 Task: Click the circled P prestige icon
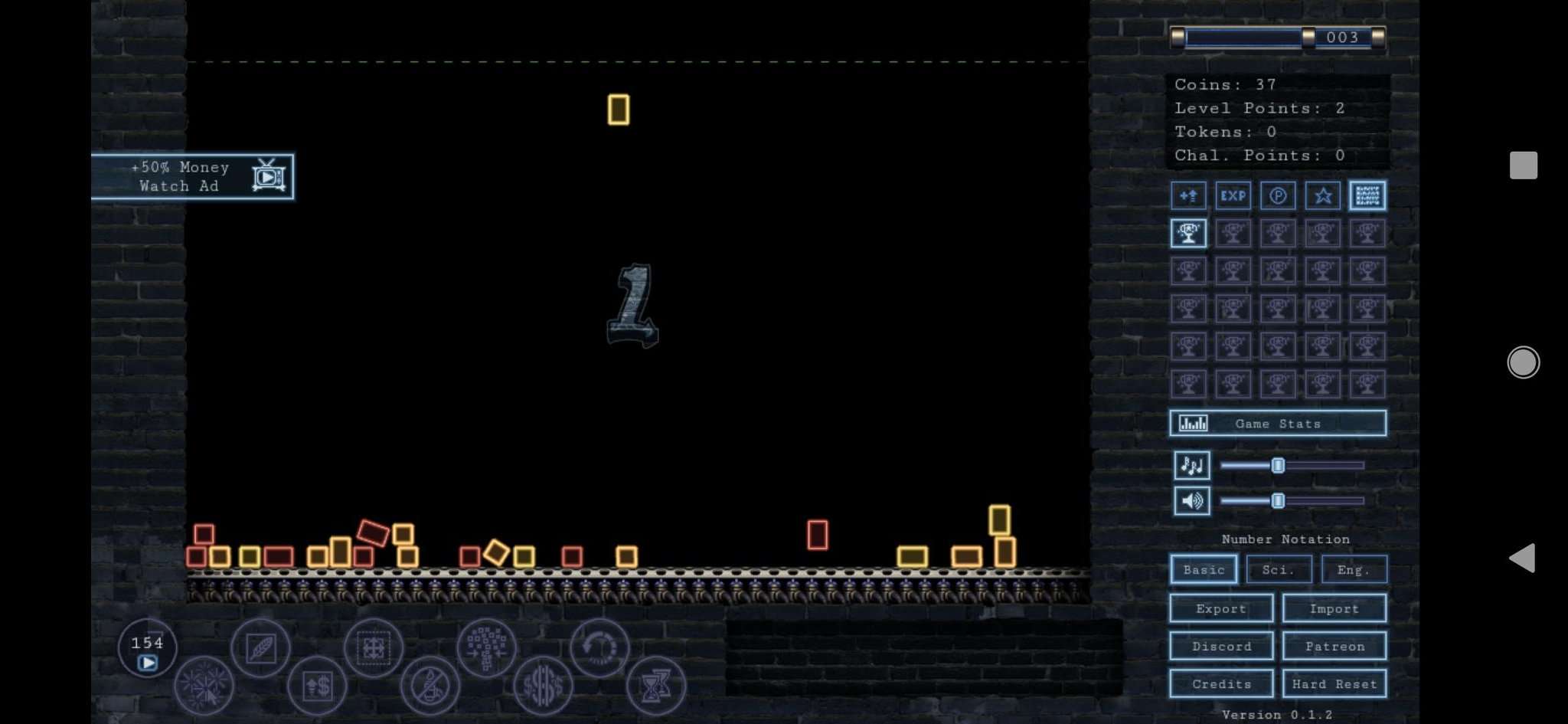[1277, 195]
